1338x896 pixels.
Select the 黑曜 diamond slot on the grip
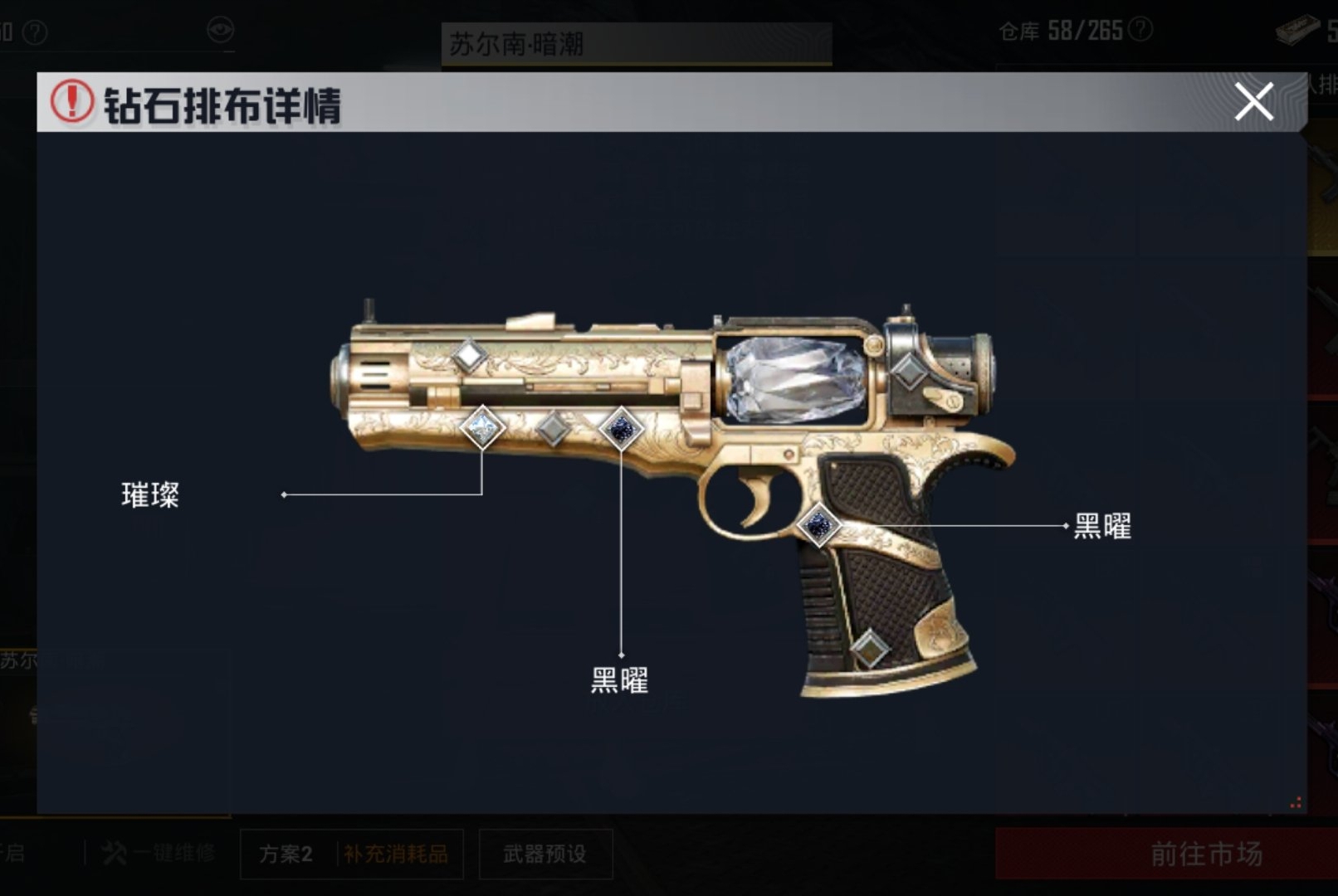(819, 524)
